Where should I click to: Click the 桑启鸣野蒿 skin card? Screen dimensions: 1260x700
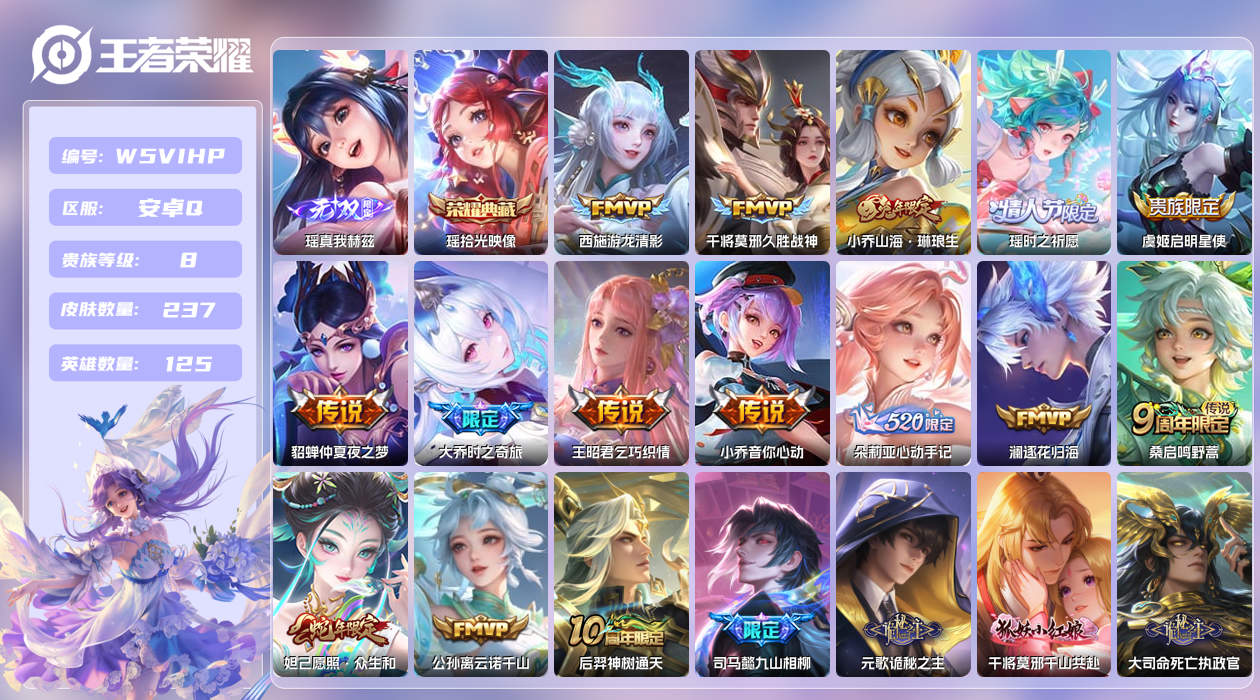click(1184, 363)
